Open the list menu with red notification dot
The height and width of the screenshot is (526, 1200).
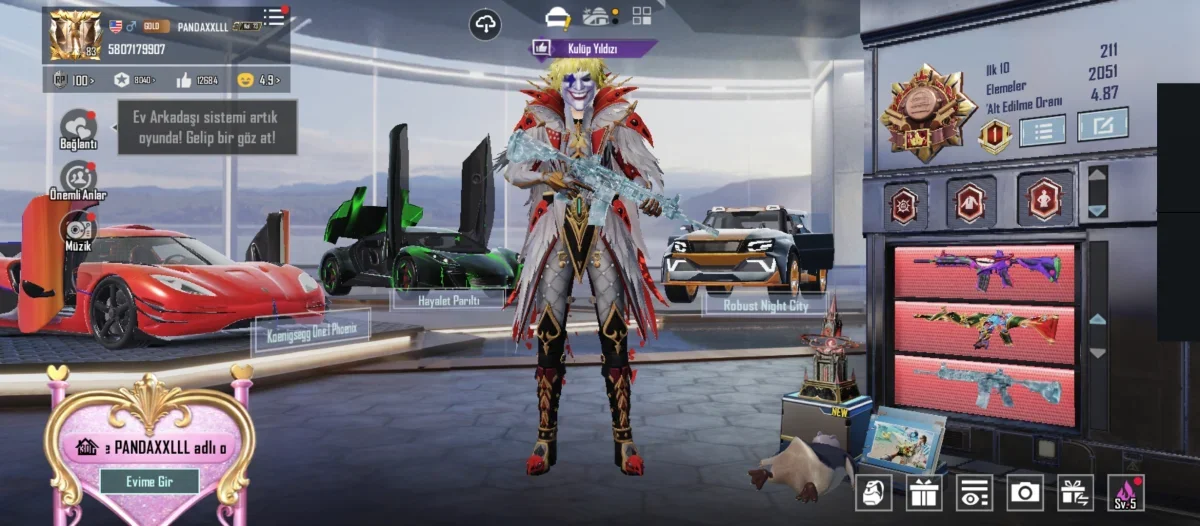point(274,17)
